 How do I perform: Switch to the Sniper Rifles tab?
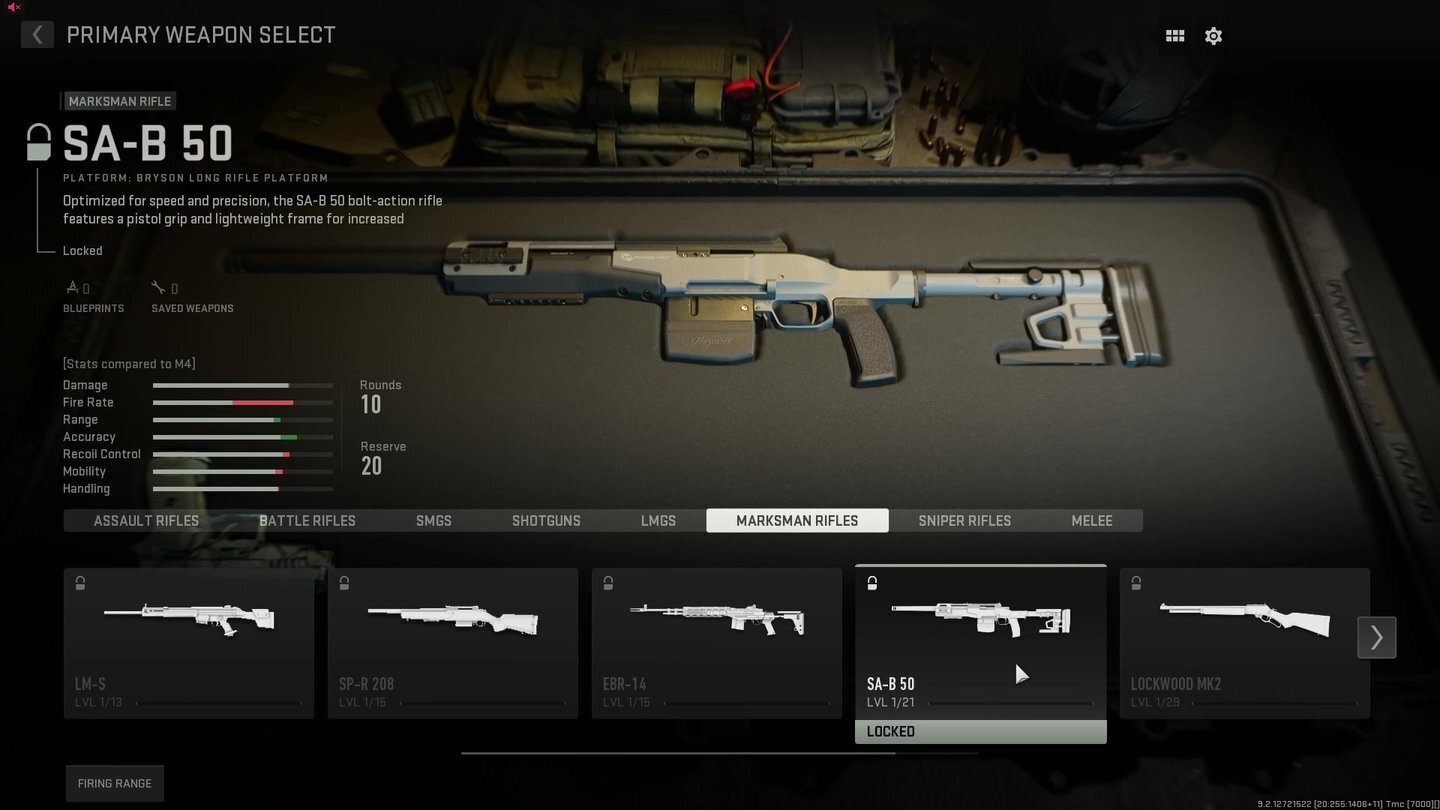pos(964,520)
